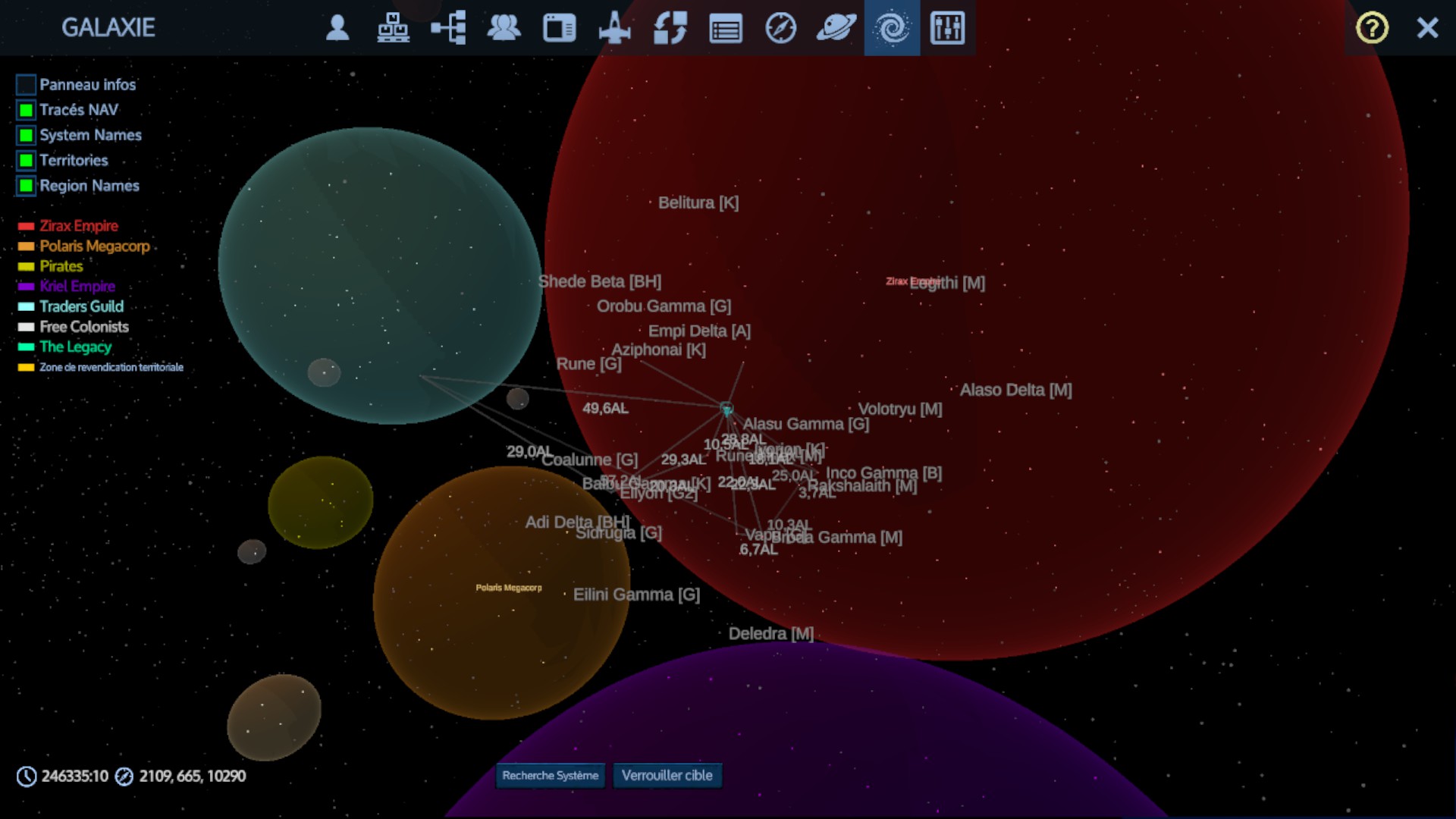This screenshot has height=819, width=1456.
Task: Switch to the system map compass view
Action: click(x=781, y=28)
